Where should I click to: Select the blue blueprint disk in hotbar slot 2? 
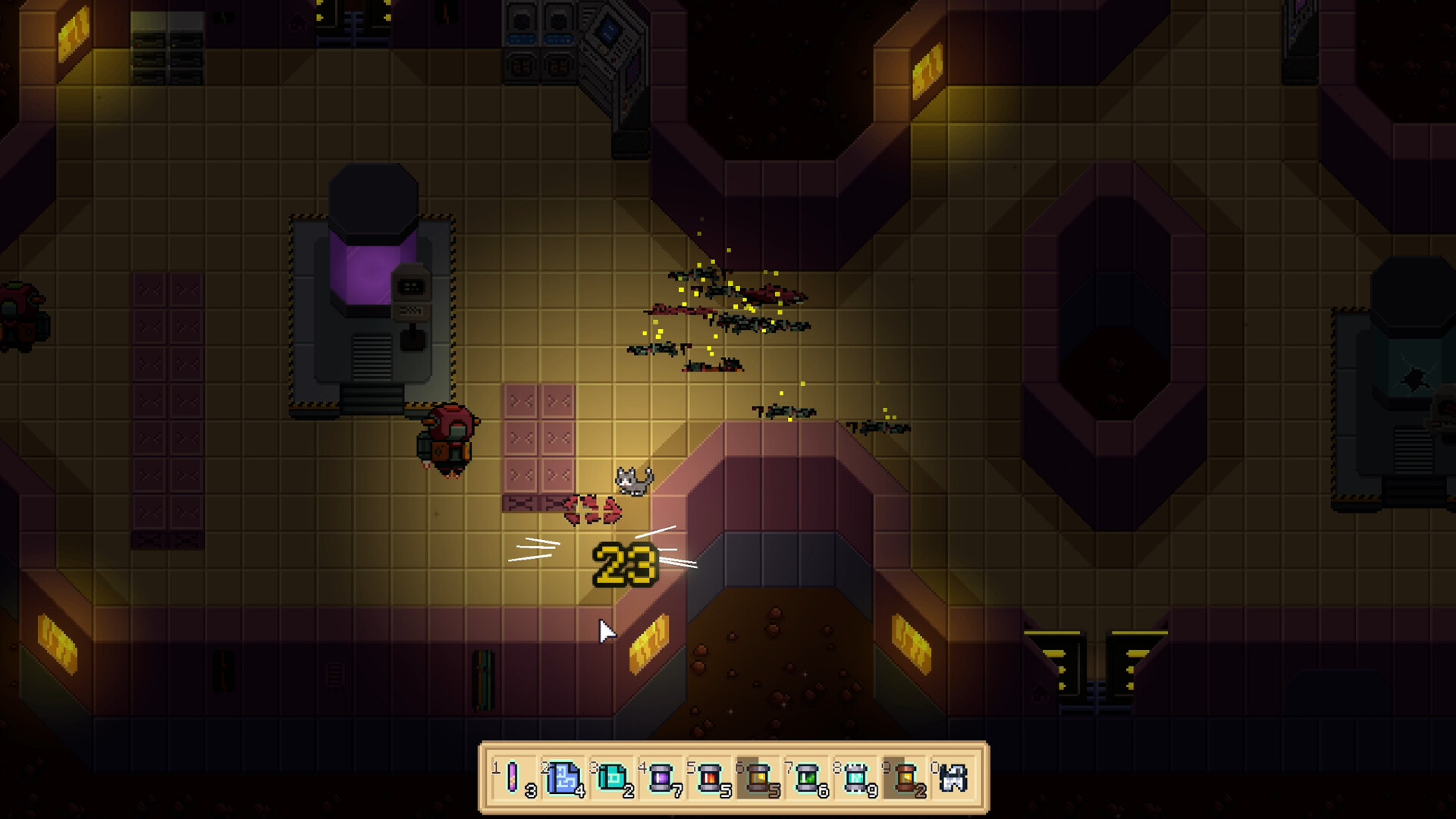(564, 776)
